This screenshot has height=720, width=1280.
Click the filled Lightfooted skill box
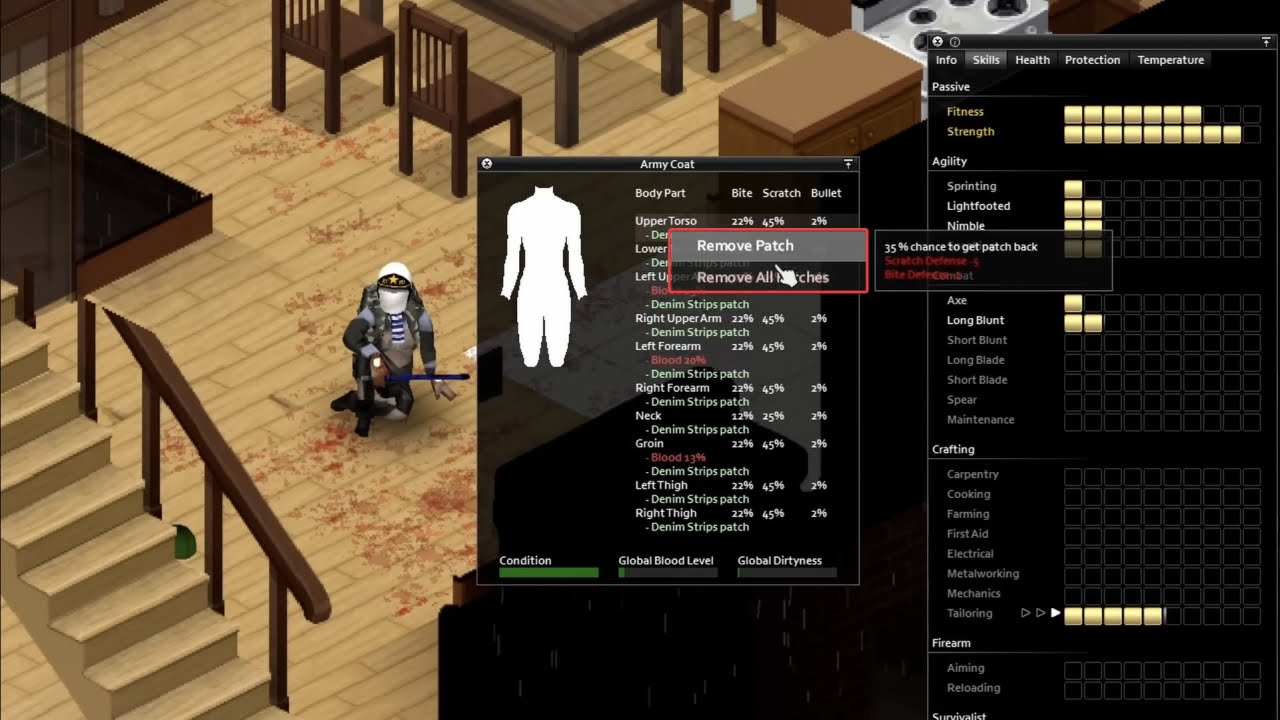(x=1072, y=208)
